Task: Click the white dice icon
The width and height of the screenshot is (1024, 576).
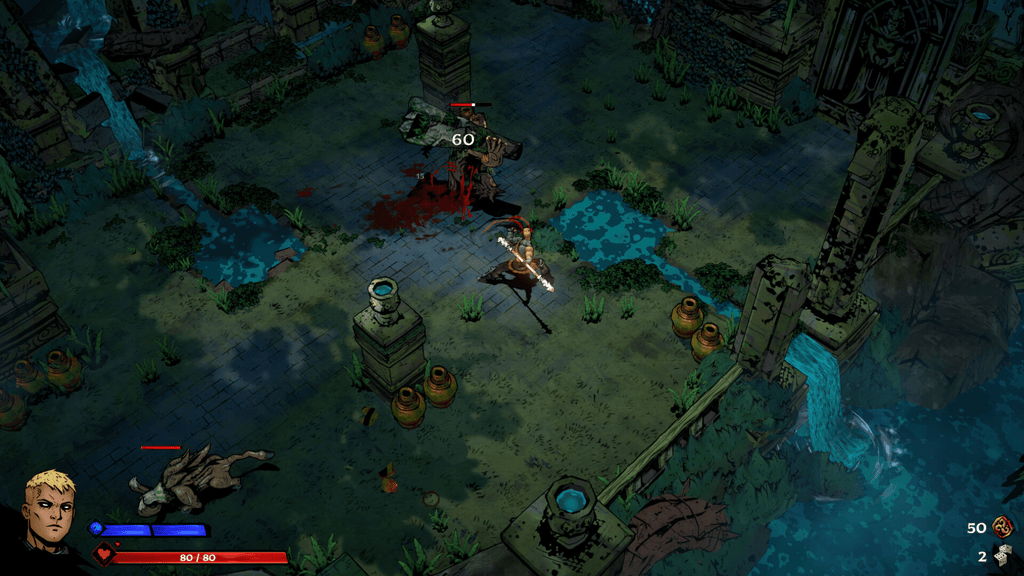Action: [1002, 555]
